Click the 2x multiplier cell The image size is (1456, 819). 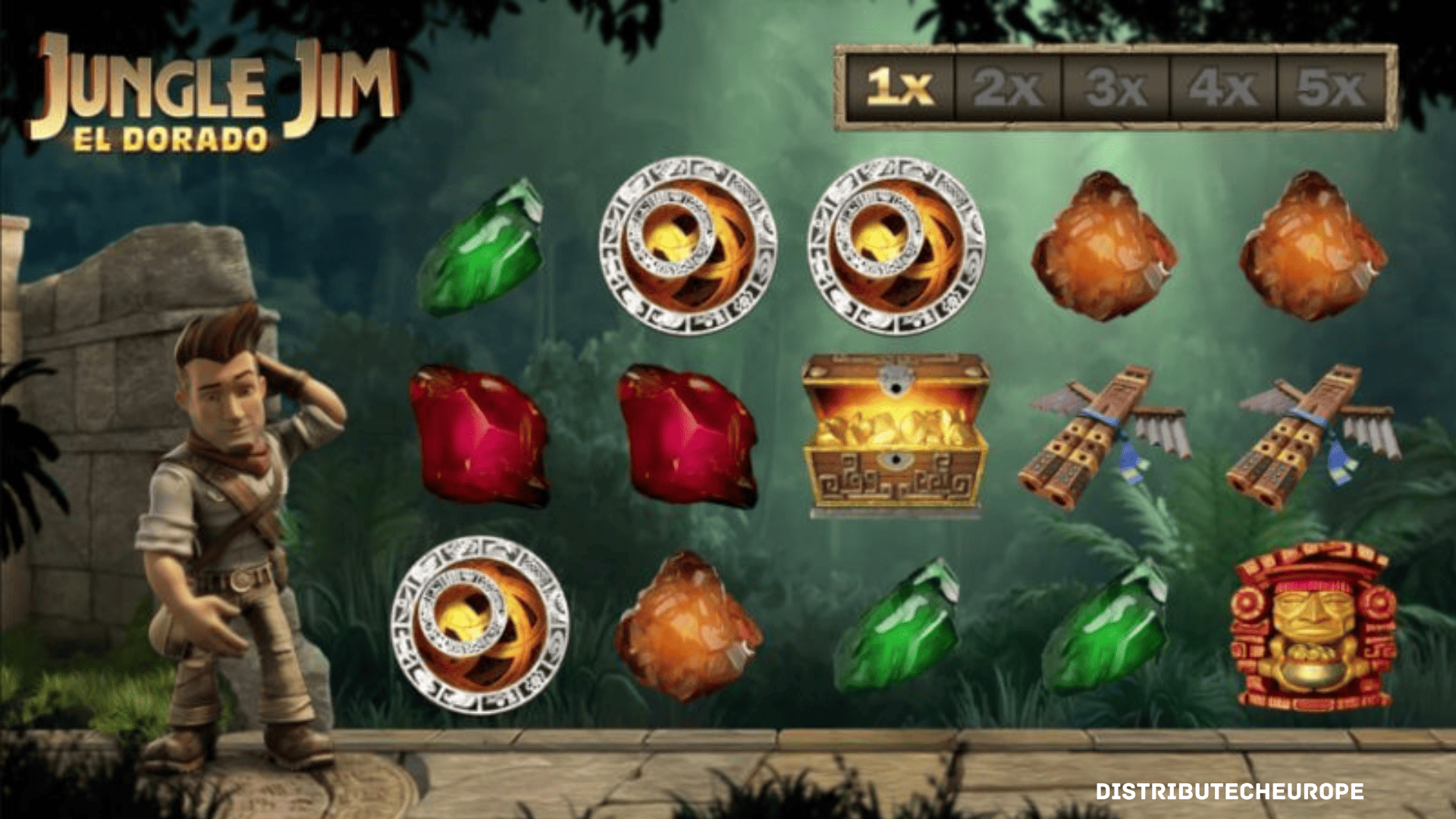point(1008,87)
